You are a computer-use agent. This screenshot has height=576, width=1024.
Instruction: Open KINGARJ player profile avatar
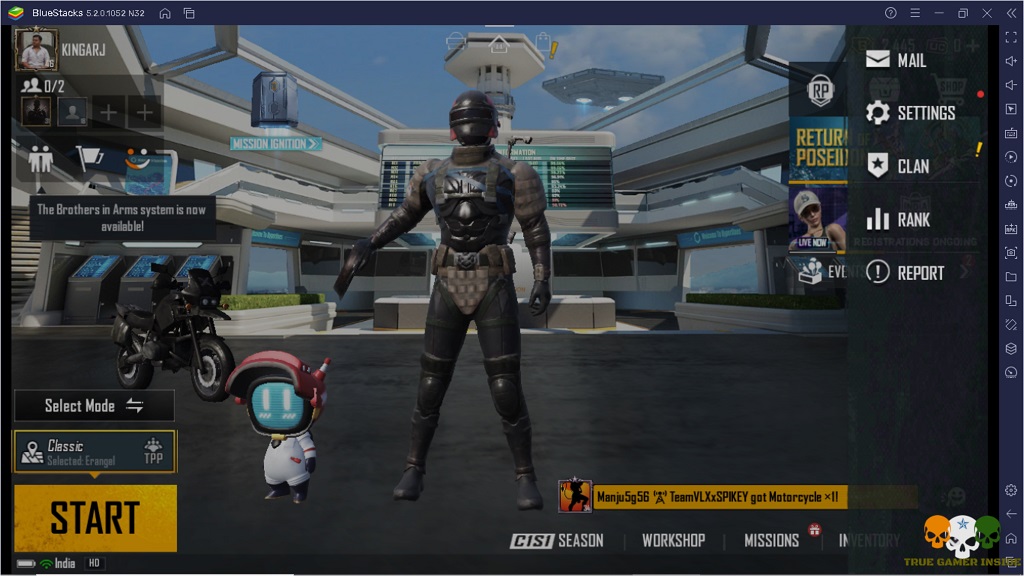coord(36,49)
